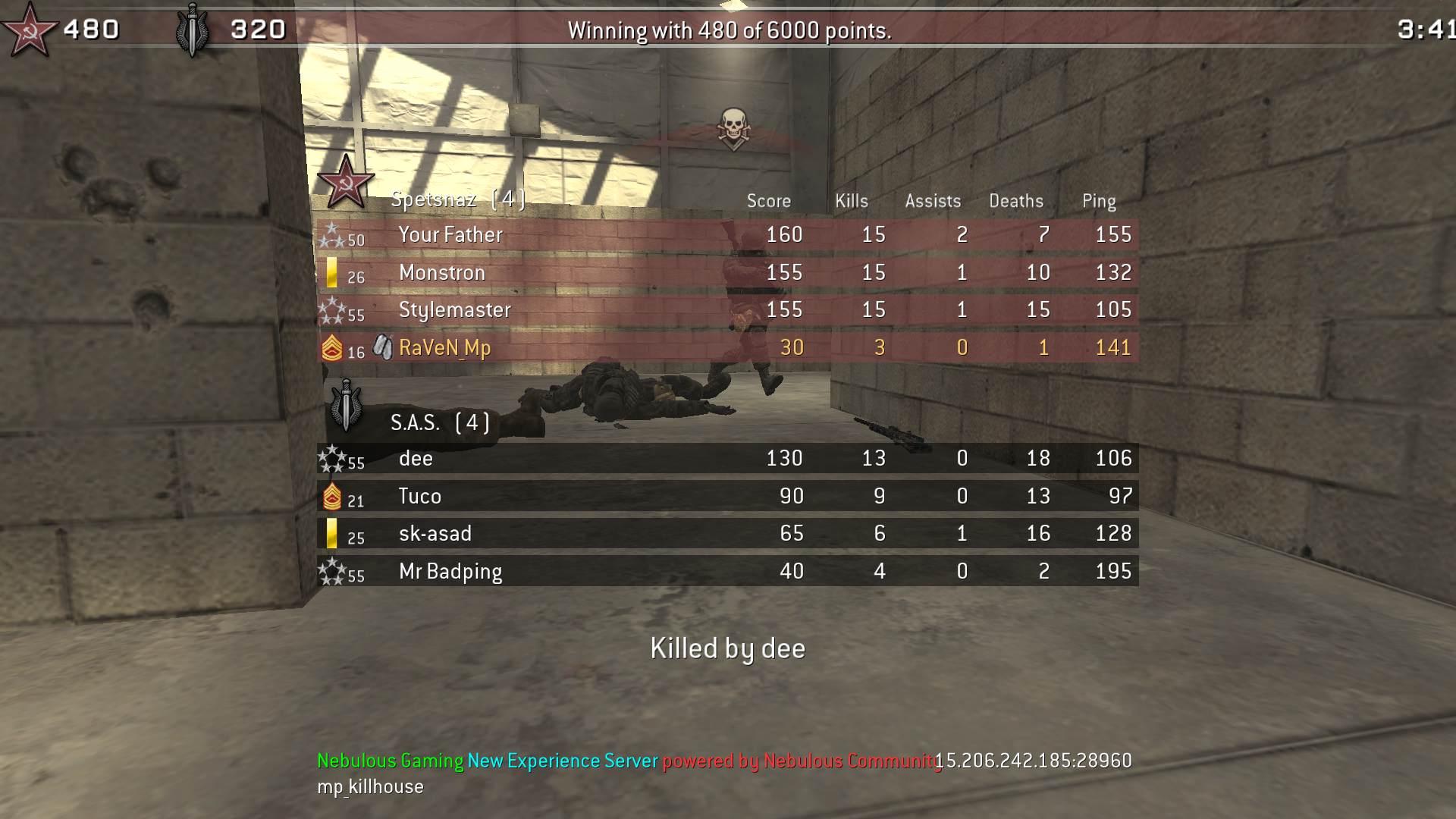Select the skull Headquarters objective icon
1456x819 pixels.
click(733, 125)
